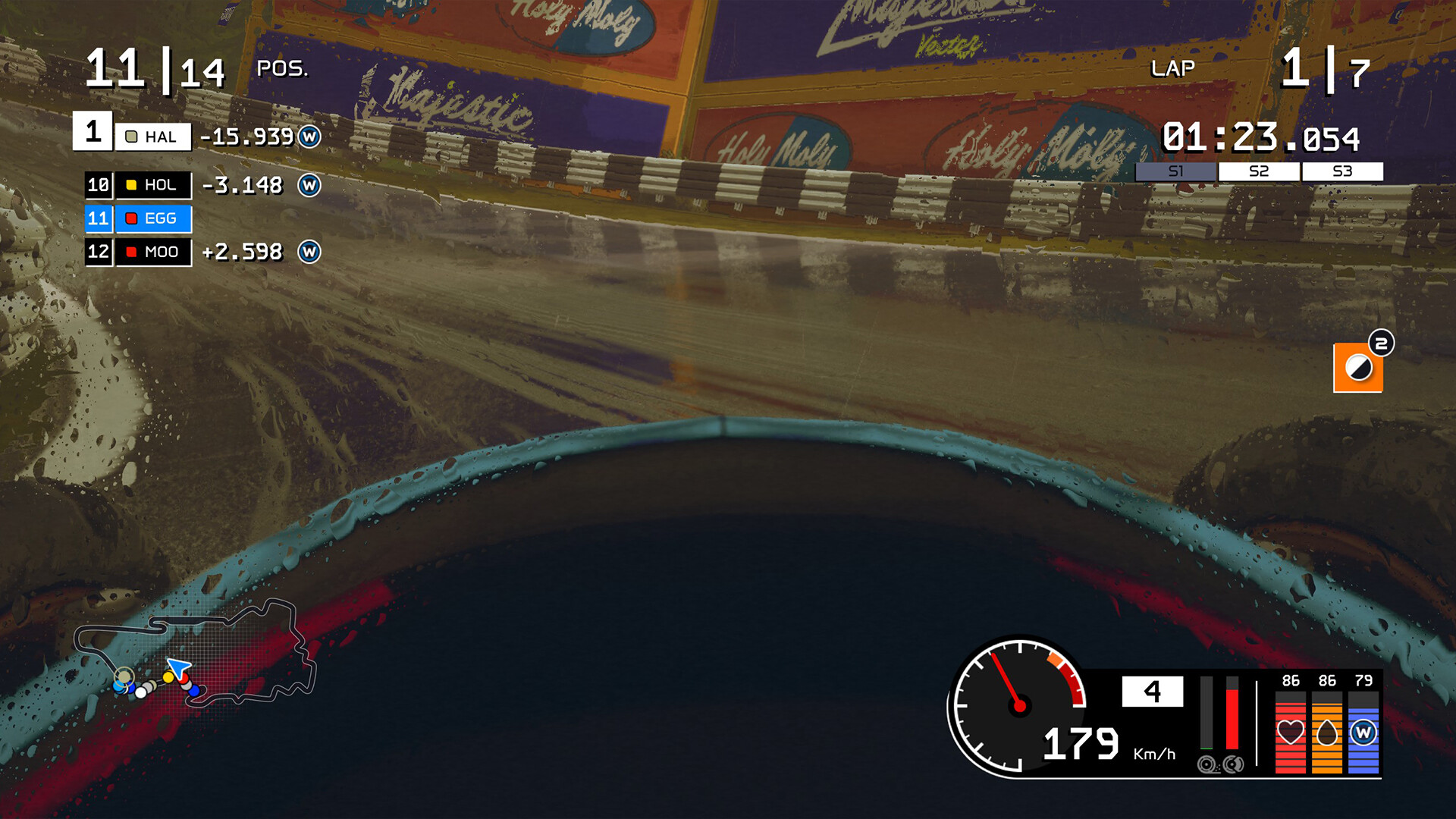
Task: Select the S1 sector tab under the lap timer
Action: click(x=1176, y=171)
